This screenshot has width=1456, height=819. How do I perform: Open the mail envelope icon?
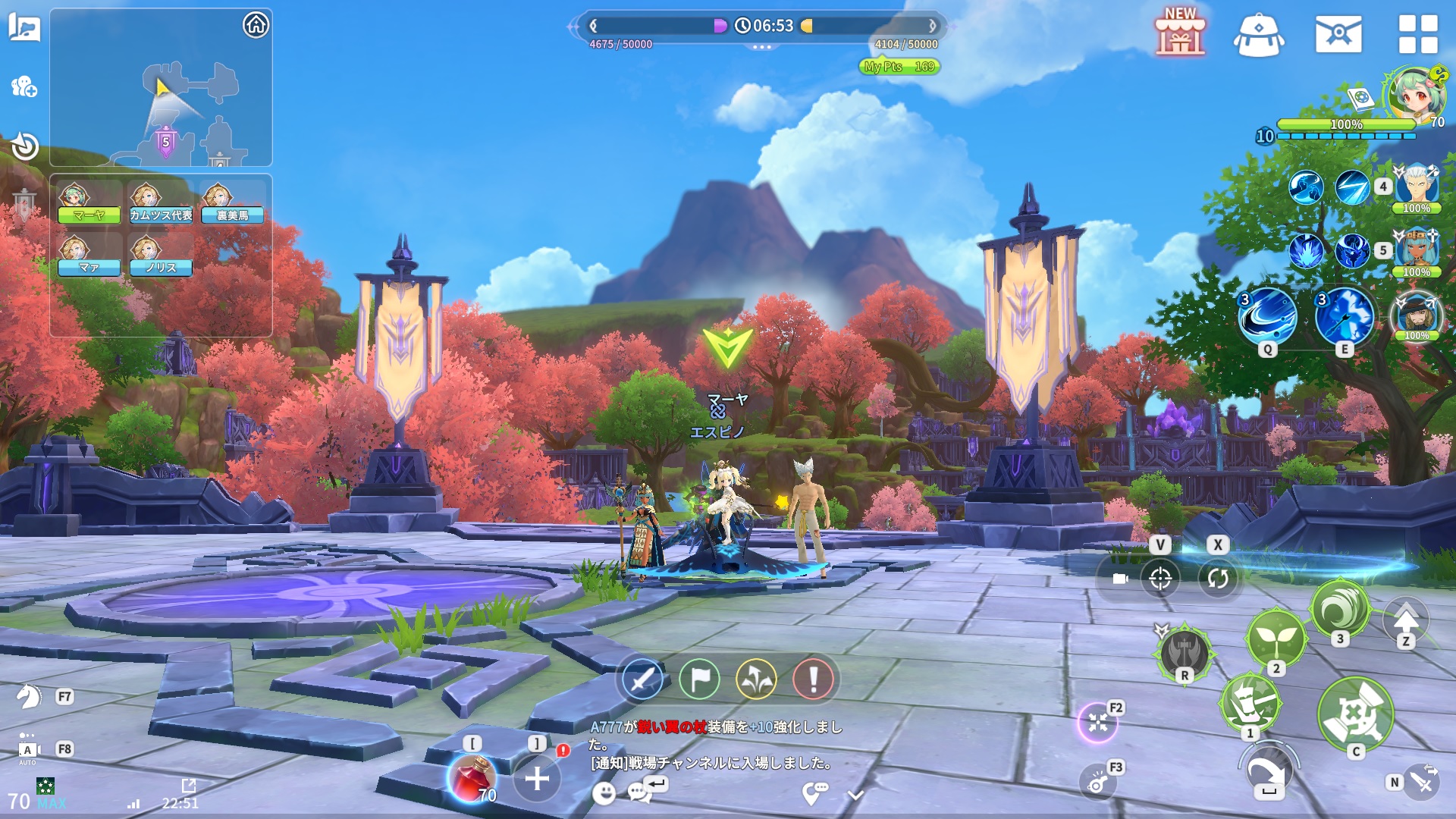tap(1338, 34)
